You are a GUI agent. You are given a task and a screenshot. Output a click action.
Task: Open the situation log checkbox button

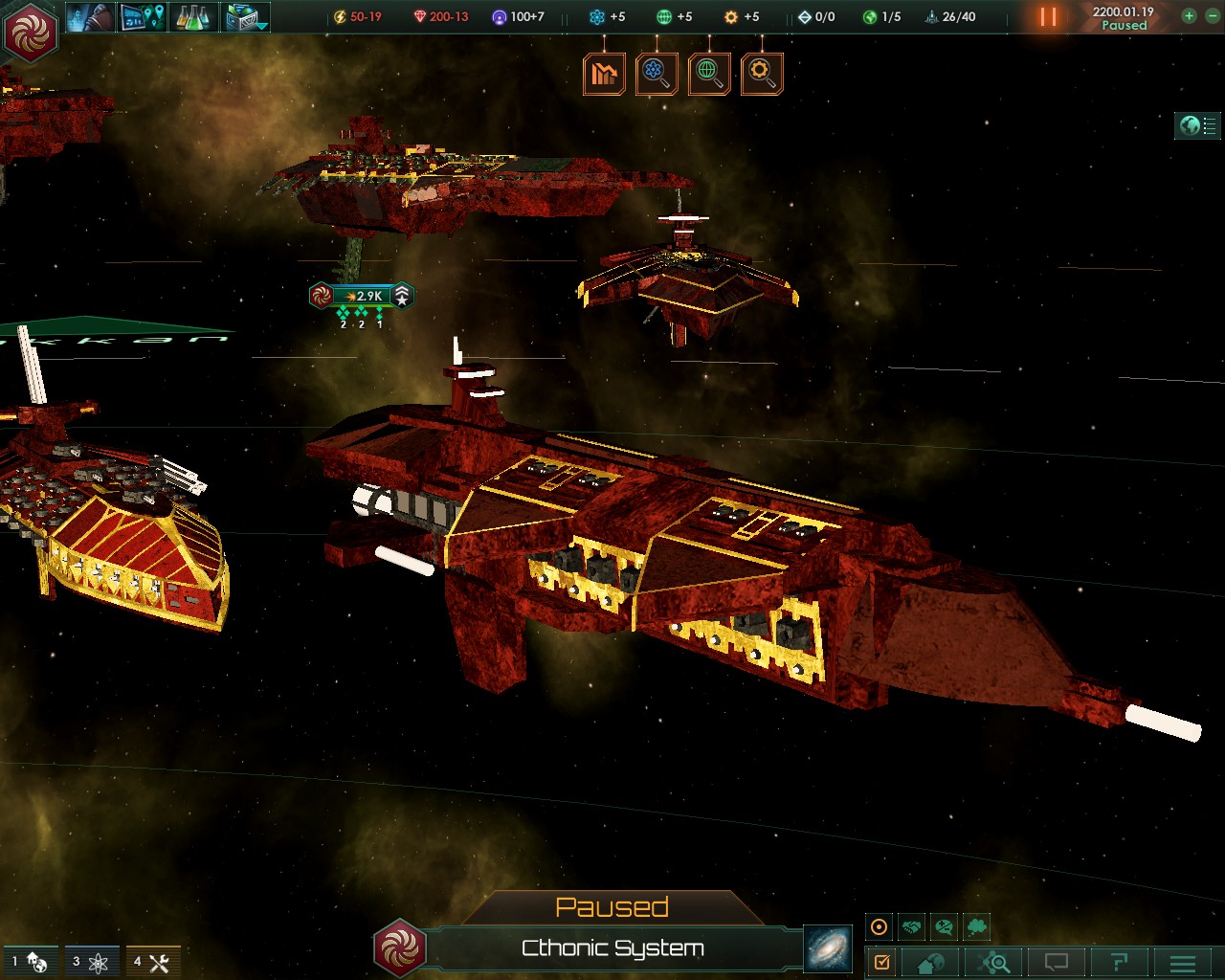click(x=882, y=962)
